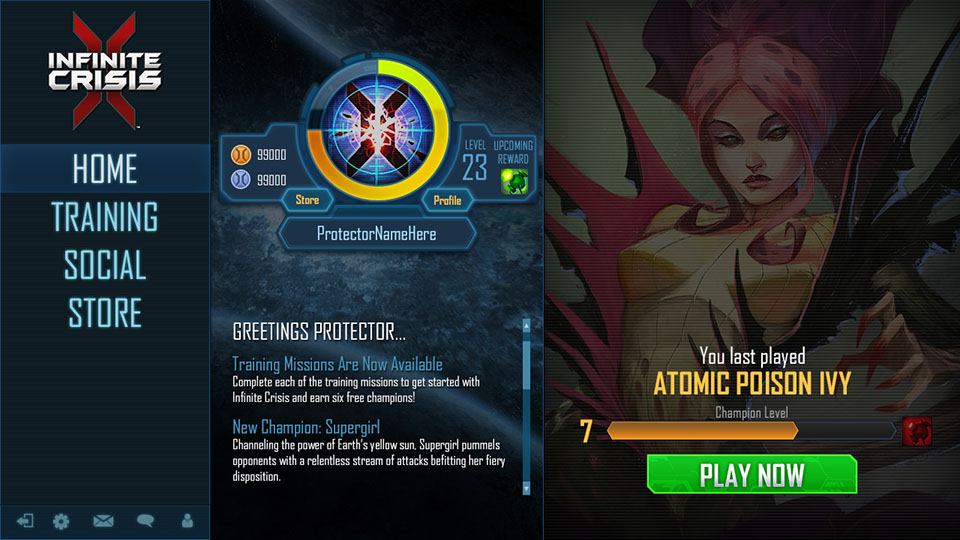Viewport: 960px width, 540px height.
Task: Open the mail envelope icon
Action: pyautogui.click(x=103, y=521)
